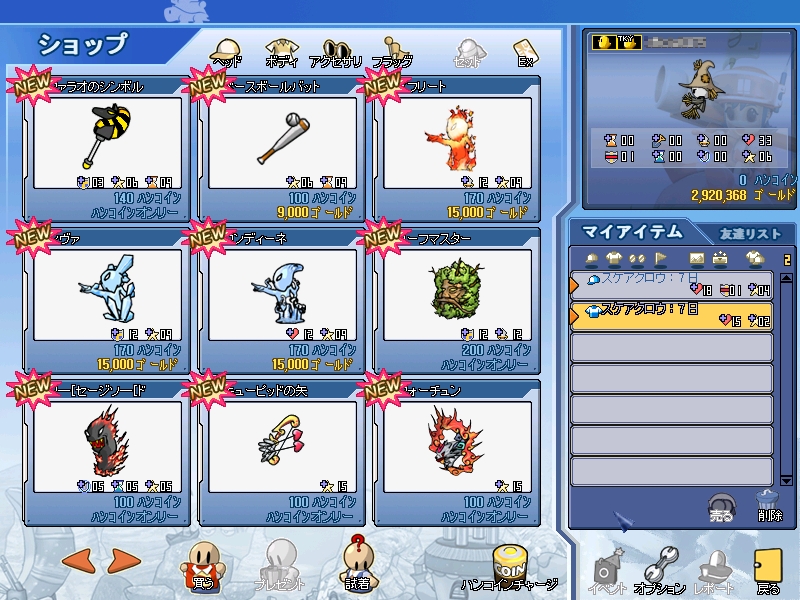
Task: Click the 買う buy button
Action: 202,565
